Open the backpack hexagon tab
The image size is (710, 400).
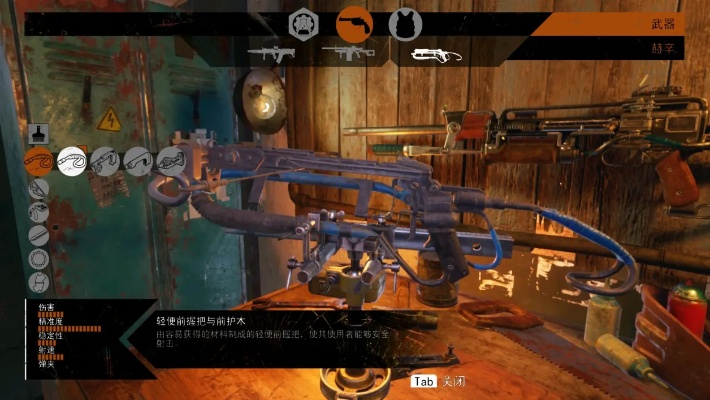pos(304,24)
